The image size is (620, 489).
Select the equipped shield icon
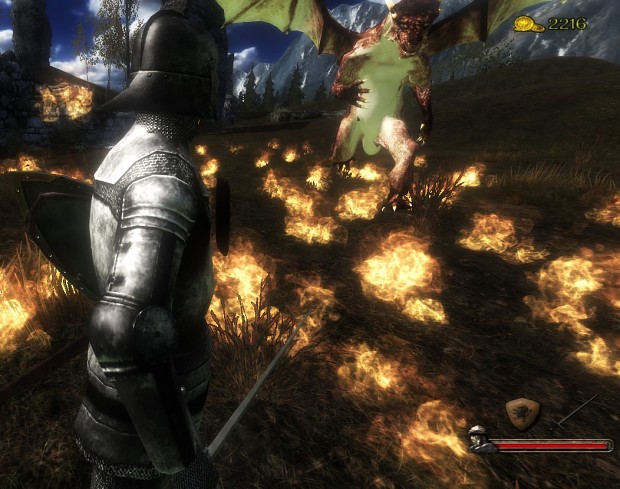pyautogui.click(x=523, y=412)
